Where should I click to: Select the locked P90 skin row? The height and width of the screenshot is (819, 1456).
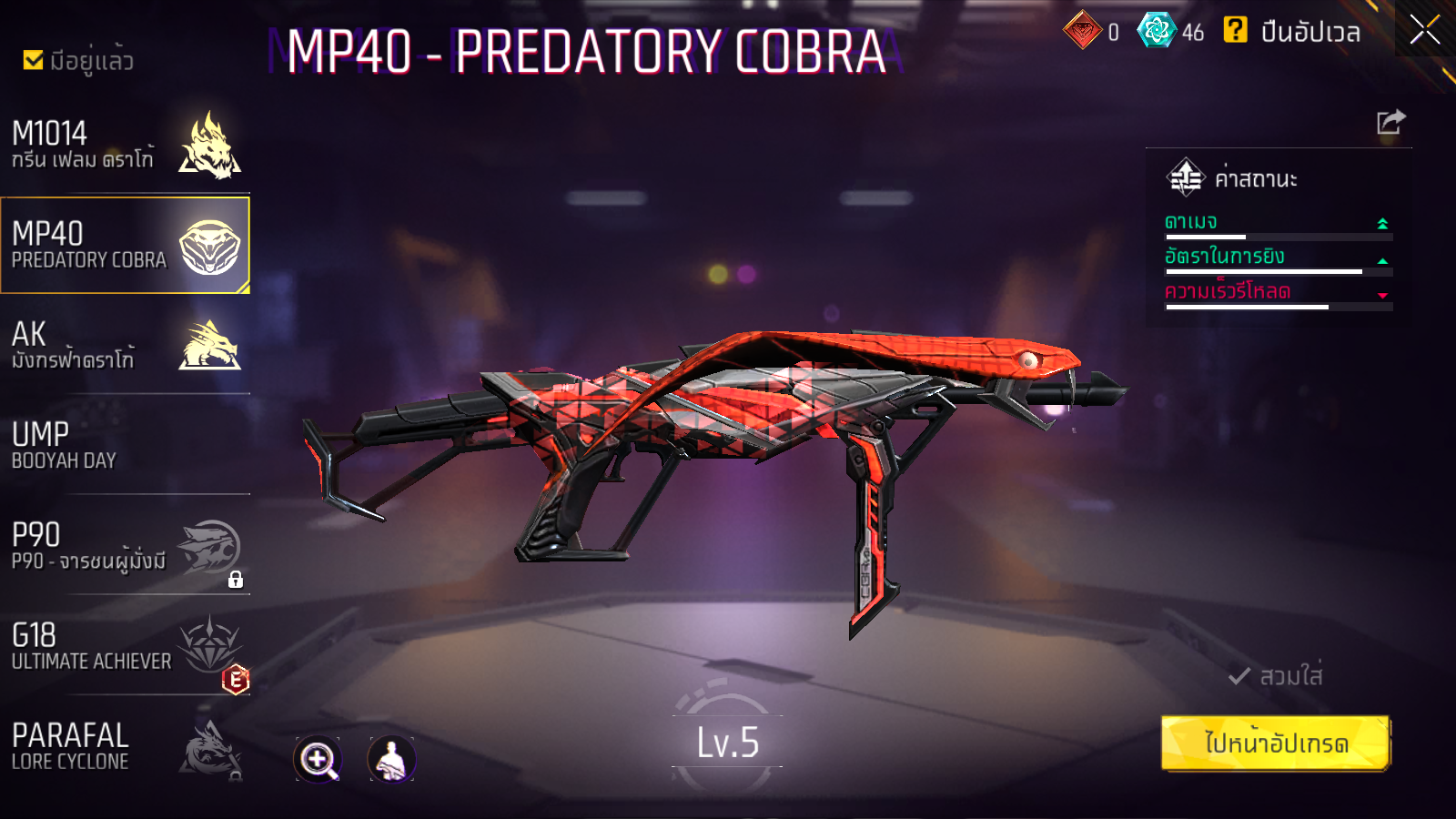(x=126, y=546)
